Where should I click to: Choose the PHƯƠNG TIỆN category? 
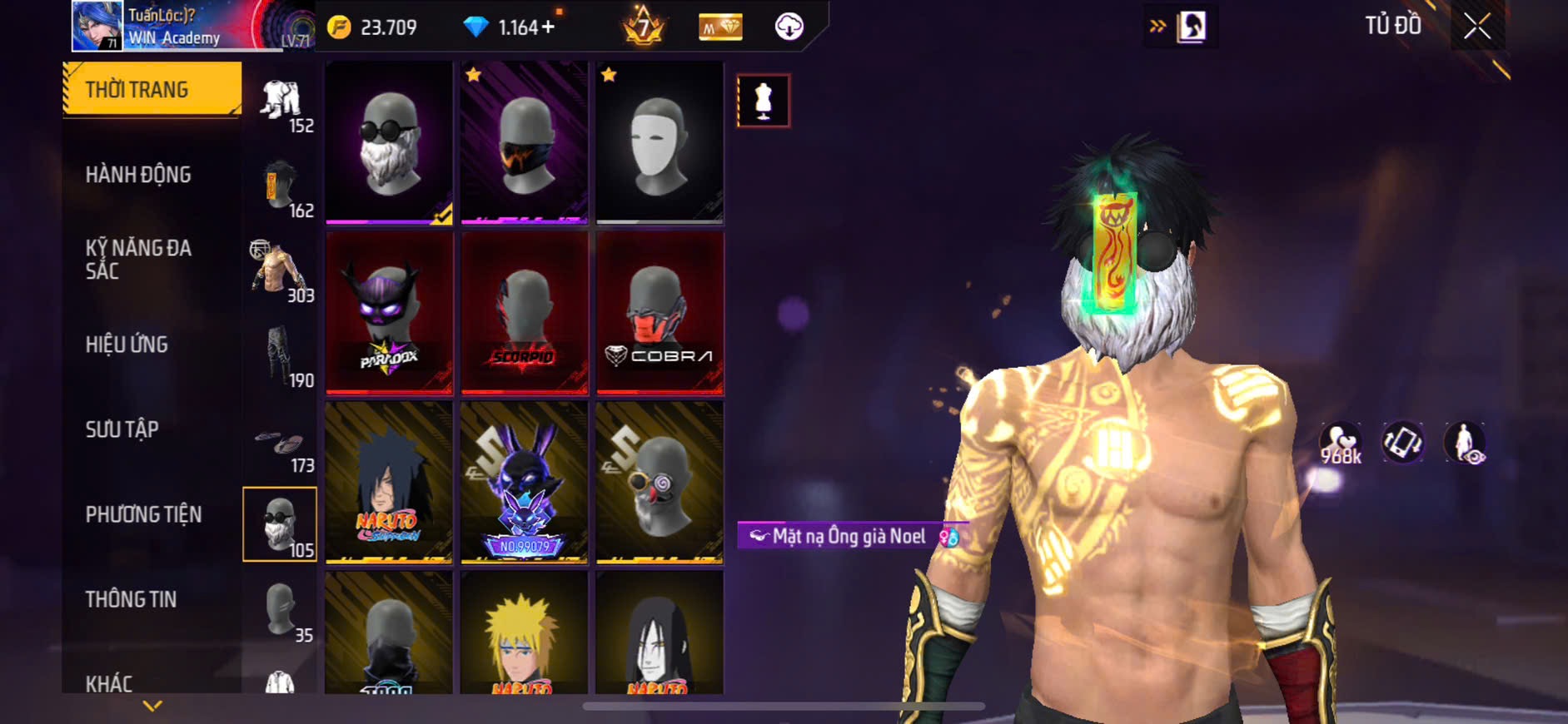pos(143,514)
